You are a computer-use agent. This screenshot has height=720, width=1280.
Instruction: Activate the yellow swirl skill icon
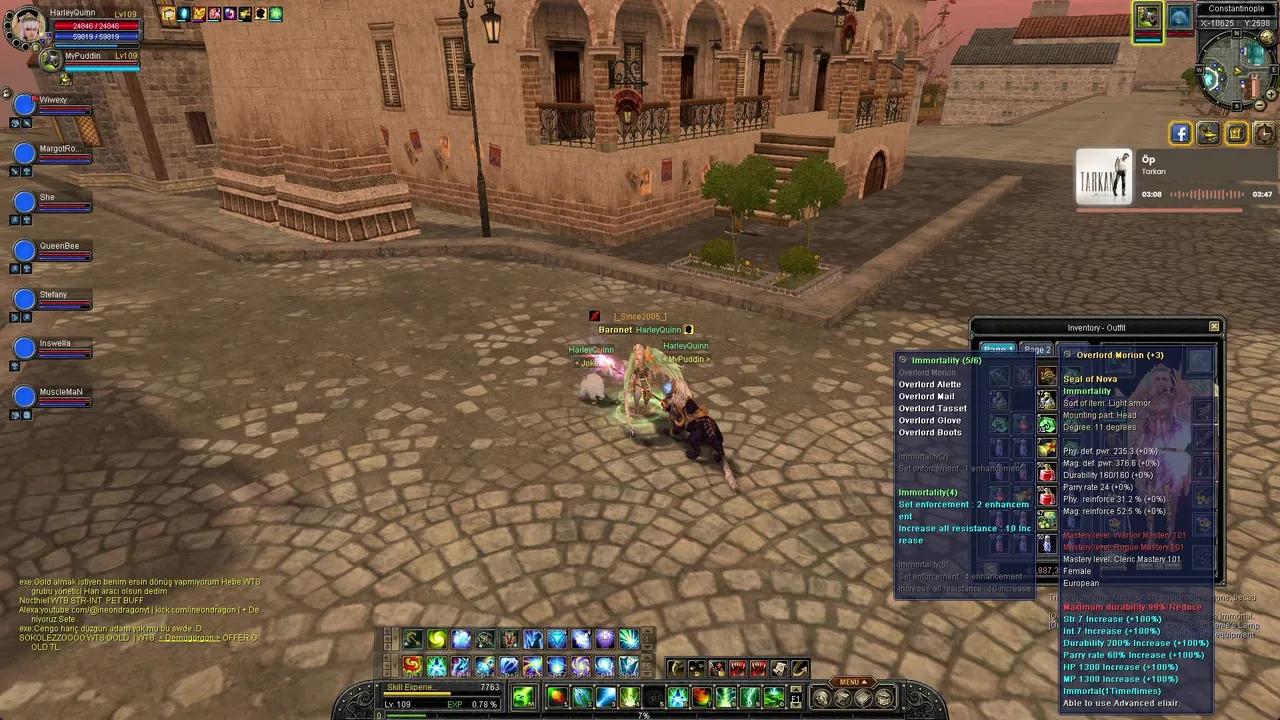point(437,639)
